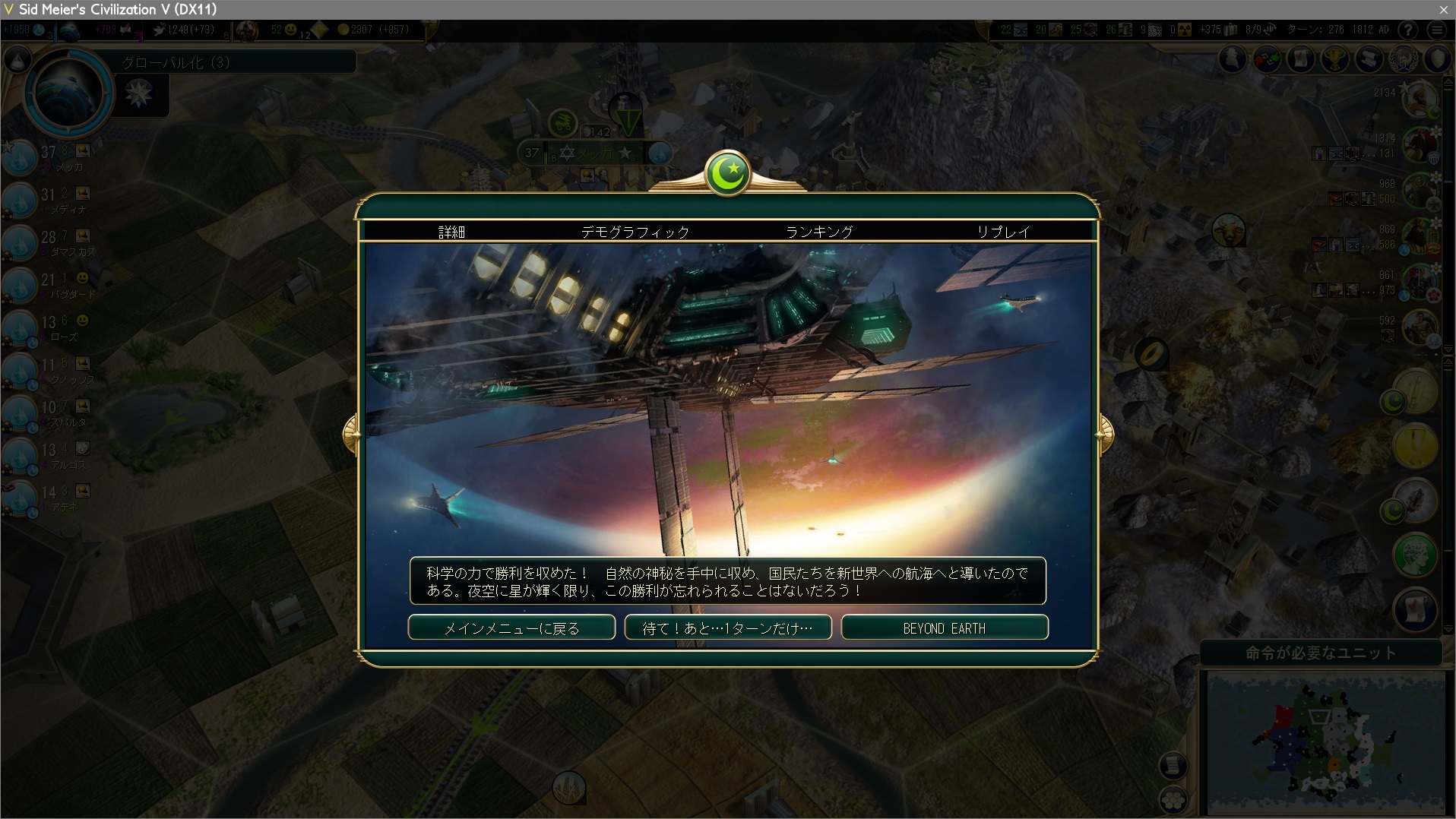This screenshot has width=1456, height=819.
Task: Open the game menu icon in top bar
Action: click(x=1436, y=30)
